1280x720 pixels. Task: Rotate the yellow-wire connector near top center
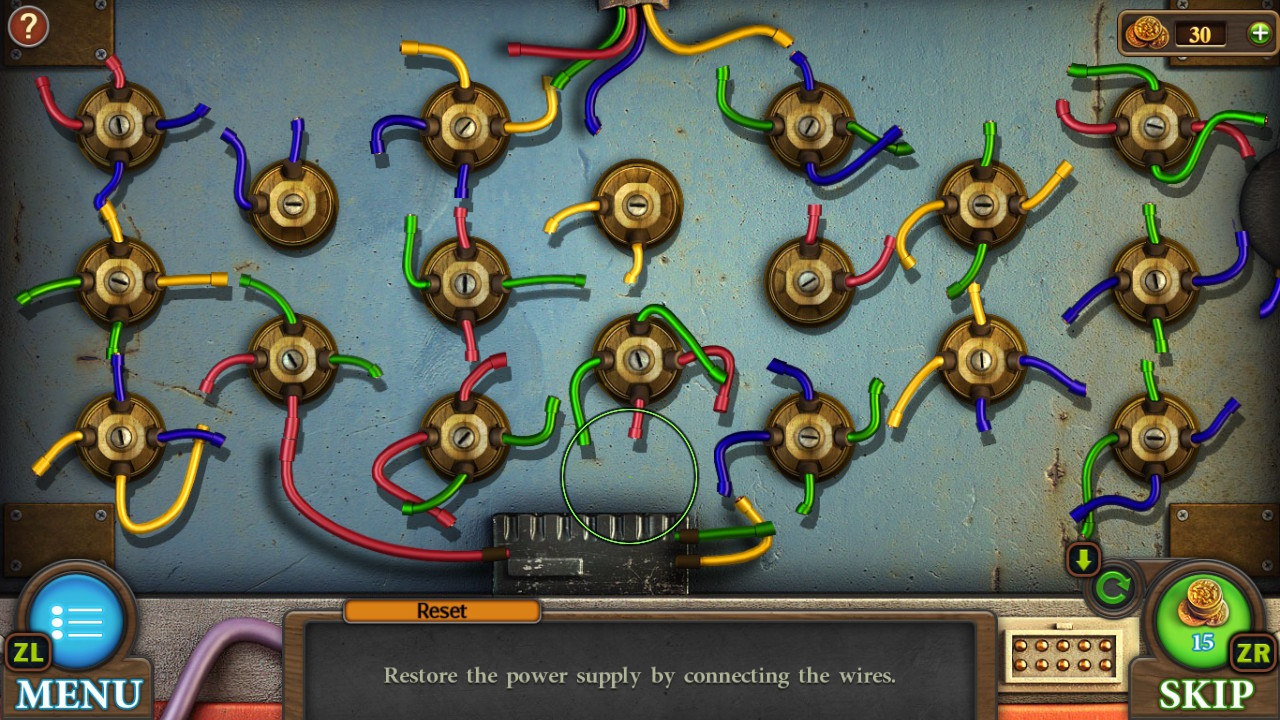tap(640, 207)
